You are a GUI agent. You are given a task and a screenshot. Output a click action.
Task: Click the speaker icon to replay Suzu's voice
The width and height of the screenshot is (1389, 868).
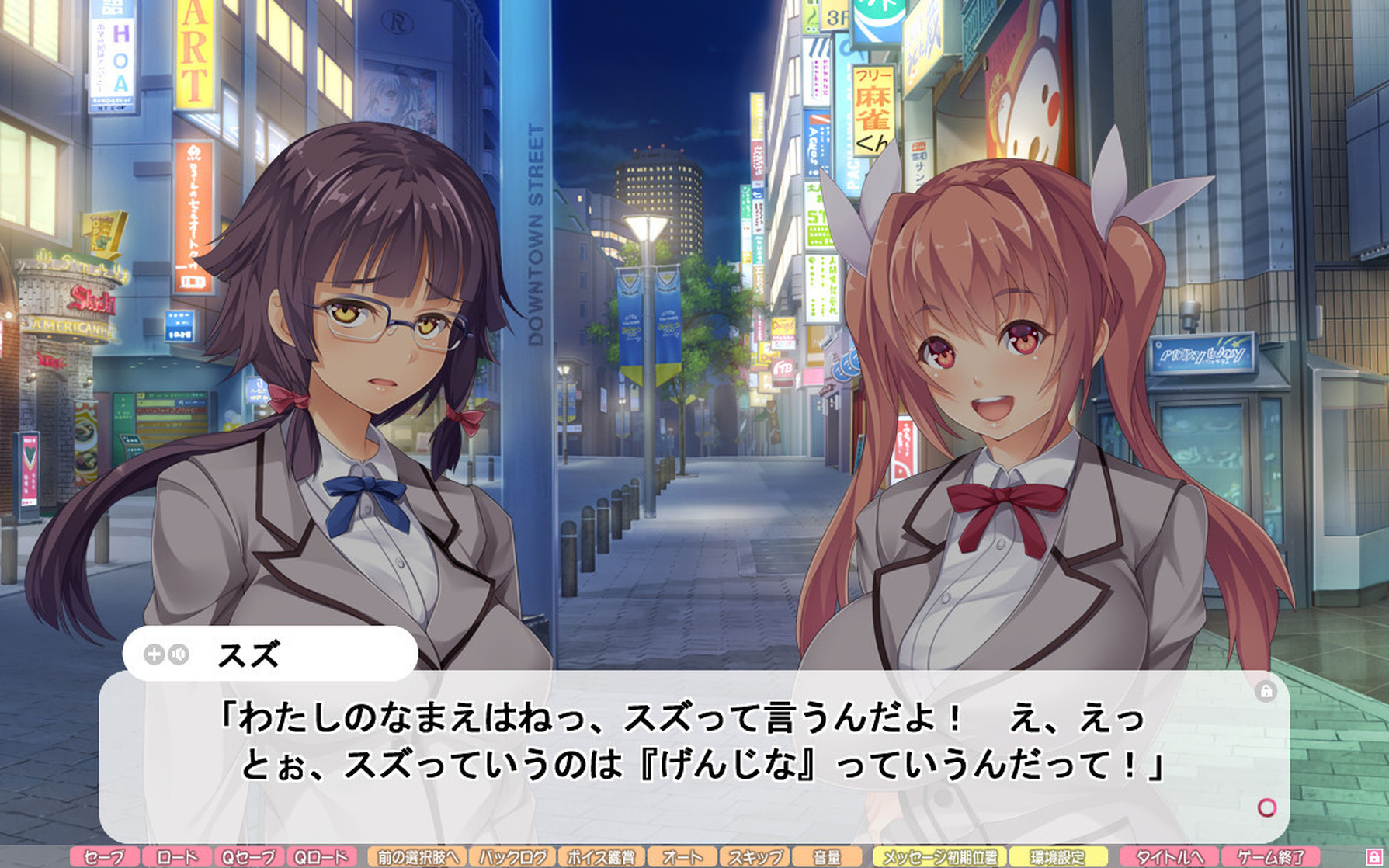(178, 653)
